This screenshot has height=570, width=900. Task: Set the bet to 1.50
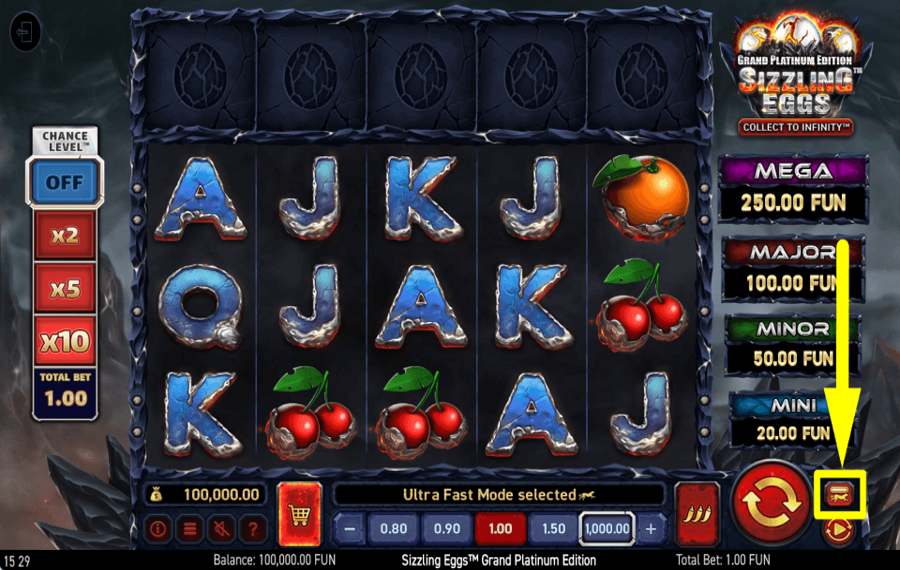pos(553,528)
